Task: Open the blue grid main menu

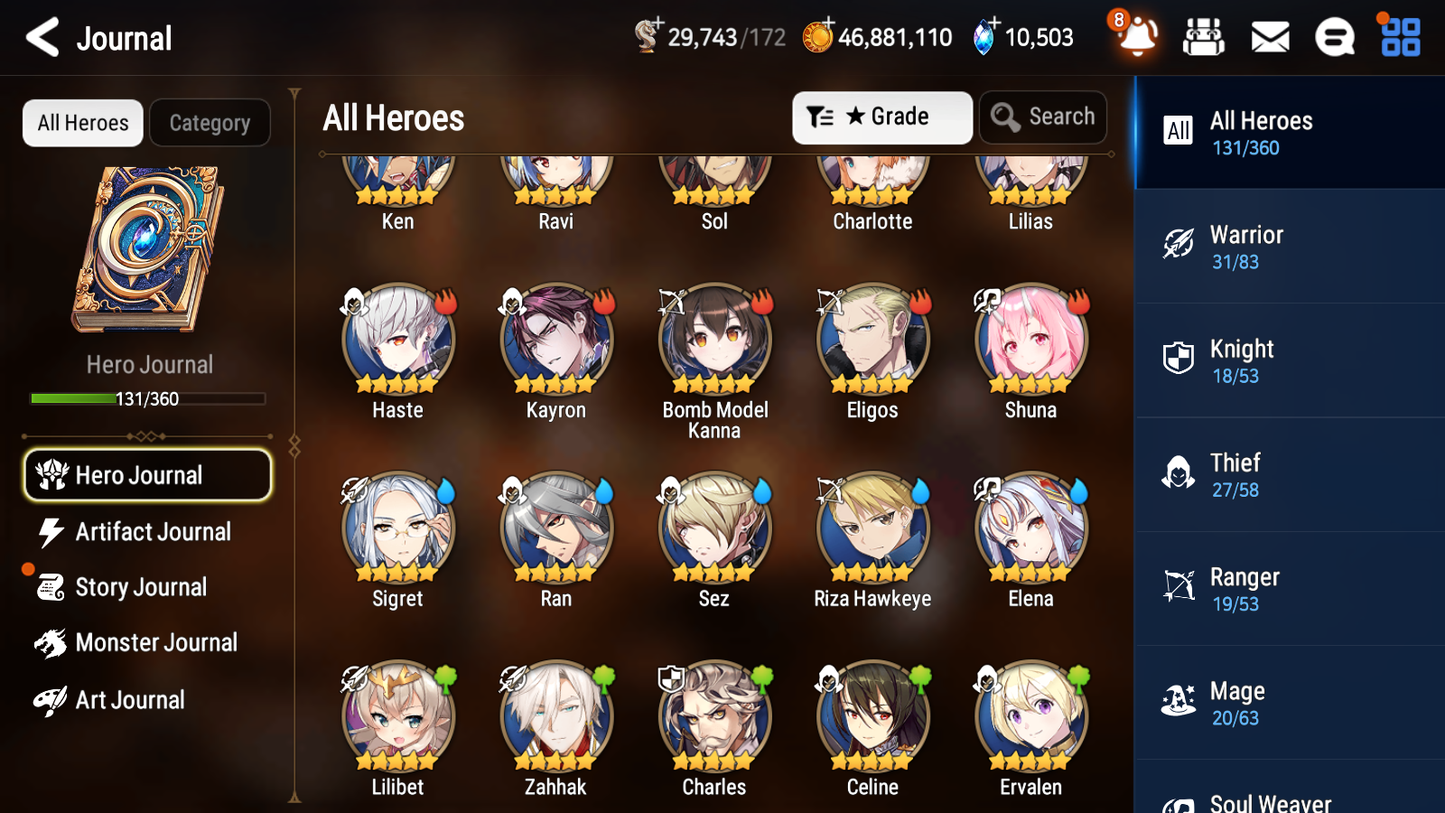Action: click(1399, 36)
